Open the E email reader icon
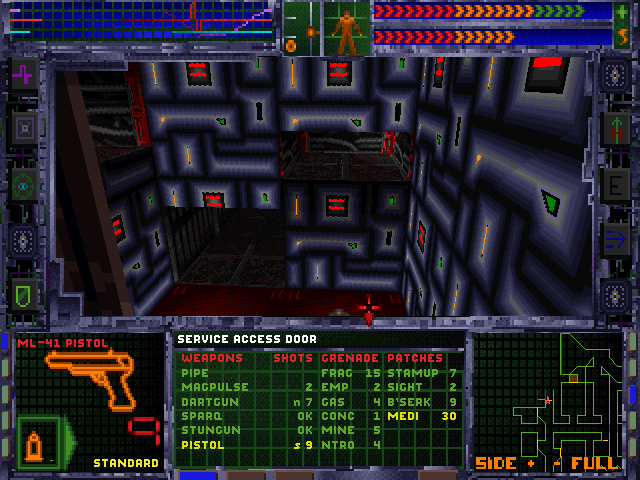Screen dimensions: 640x480 613,184
